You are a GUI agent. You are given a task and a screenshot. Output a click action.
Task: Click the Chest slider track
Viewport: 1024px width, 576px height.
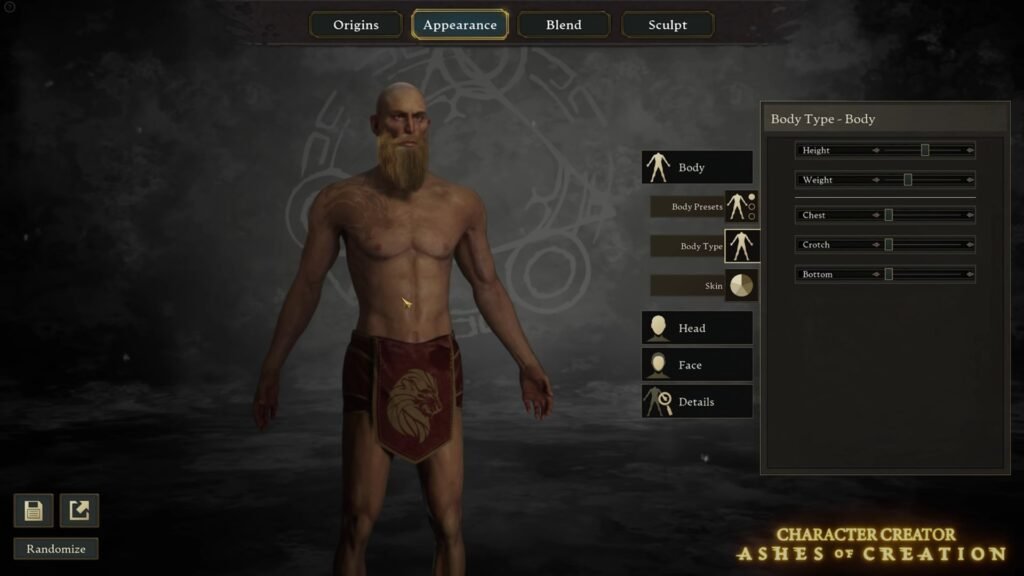pyautogui.click(x=925, y=215)
